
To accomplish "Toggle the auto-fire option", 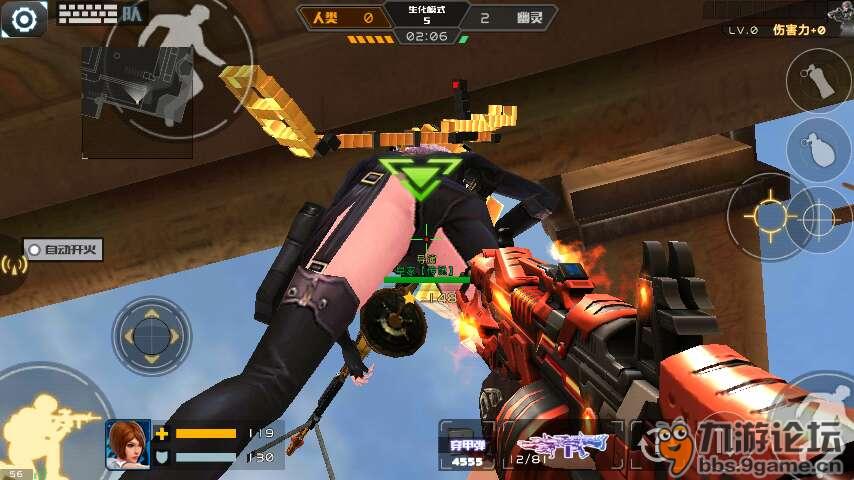I will tap(64, 250).
